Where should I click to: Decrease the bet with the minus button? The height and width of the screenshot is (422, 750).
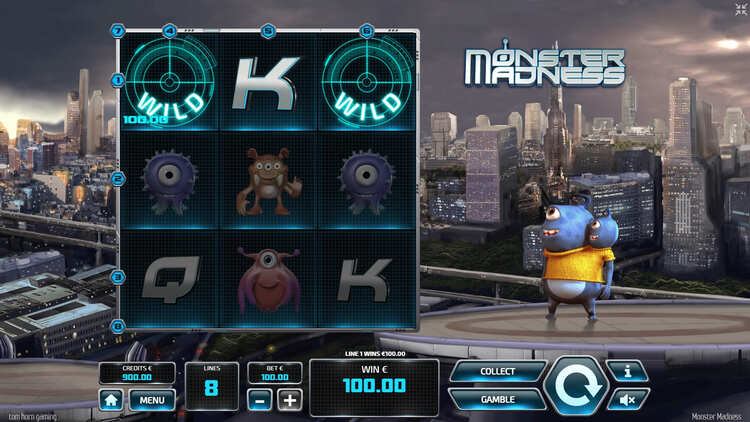[262, 400]
